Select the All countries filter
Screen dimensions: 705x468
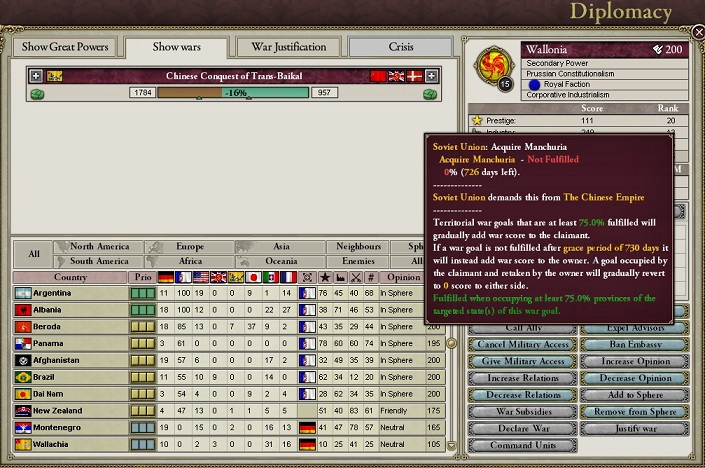pos(33,254)
